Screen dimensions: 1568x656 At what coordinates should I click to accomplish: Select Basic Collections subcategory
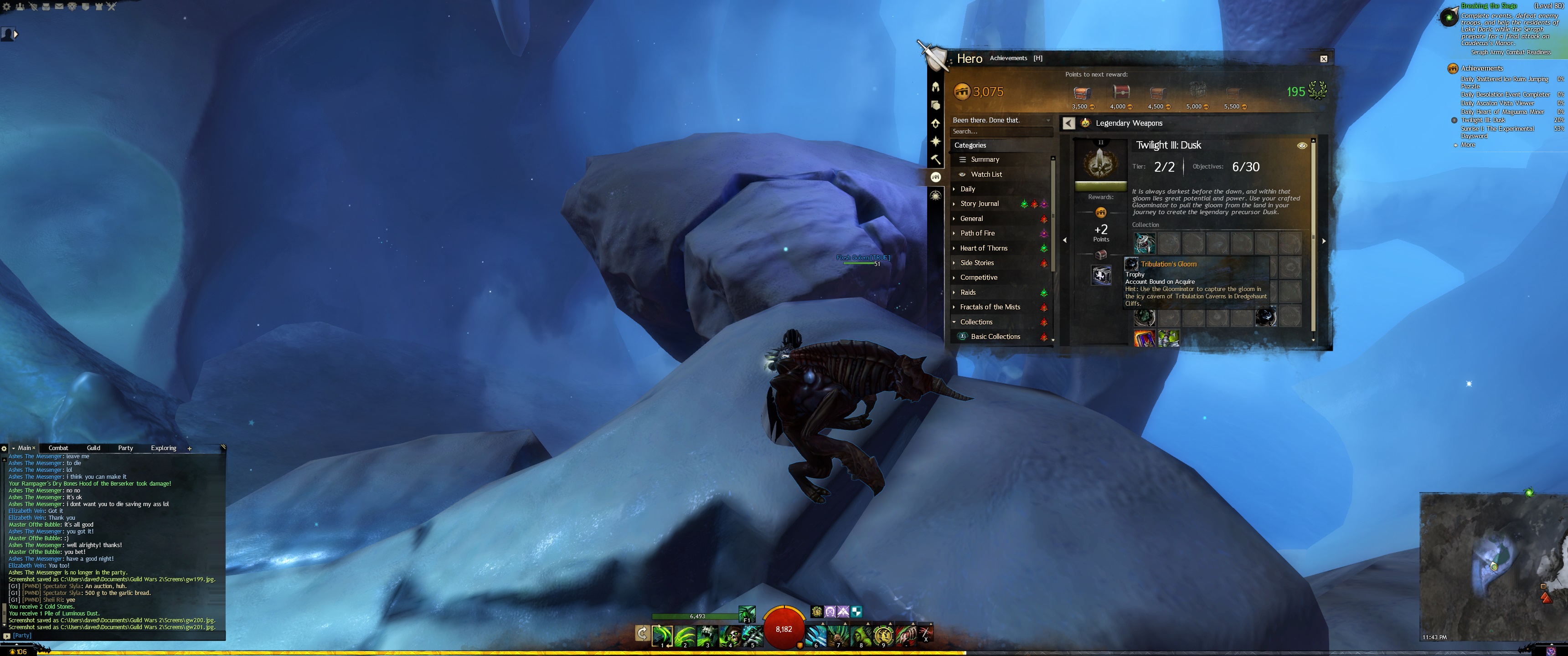995,337
